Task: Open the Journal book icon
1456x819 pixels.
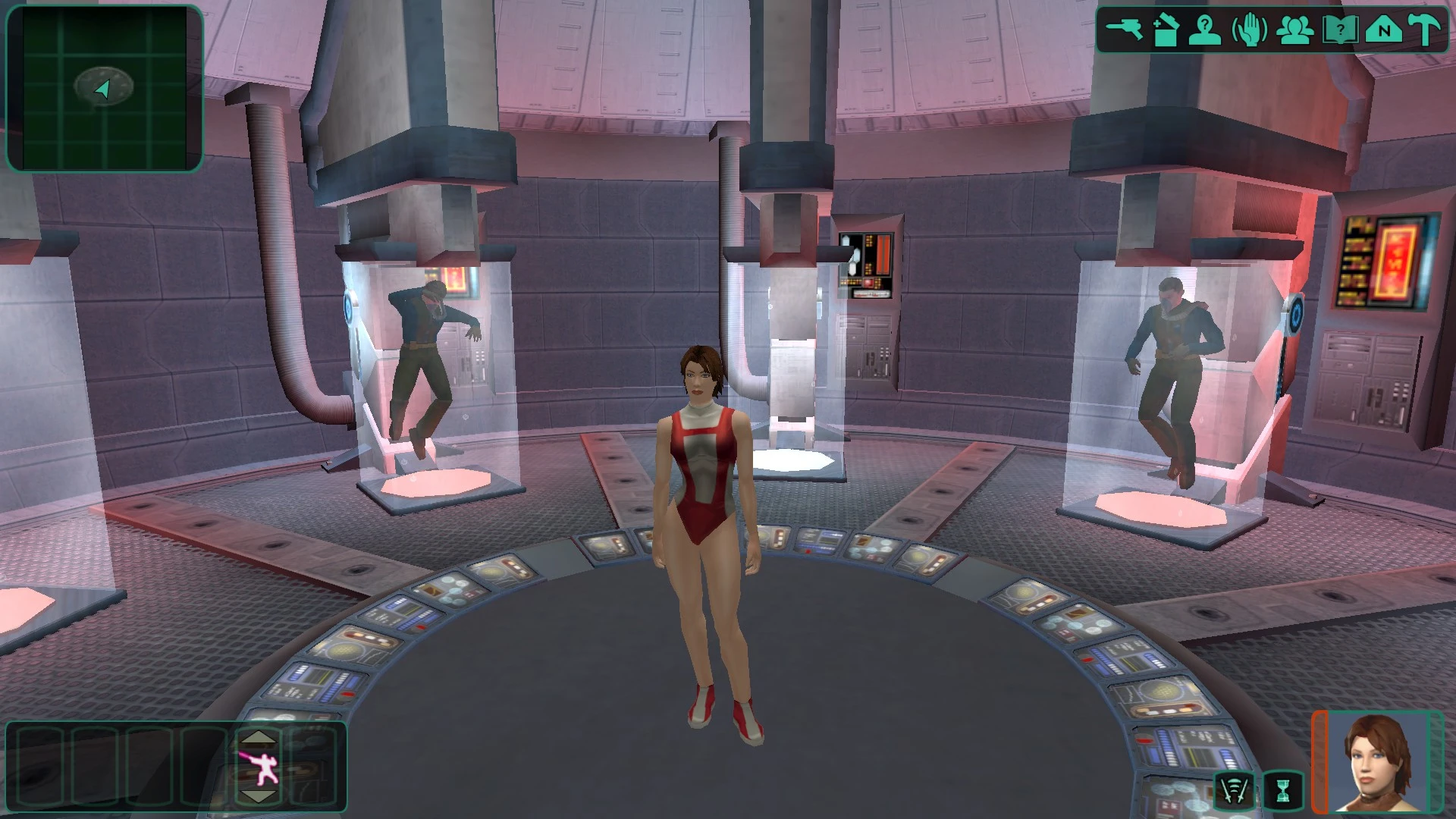Action: tap(1341, 30)
